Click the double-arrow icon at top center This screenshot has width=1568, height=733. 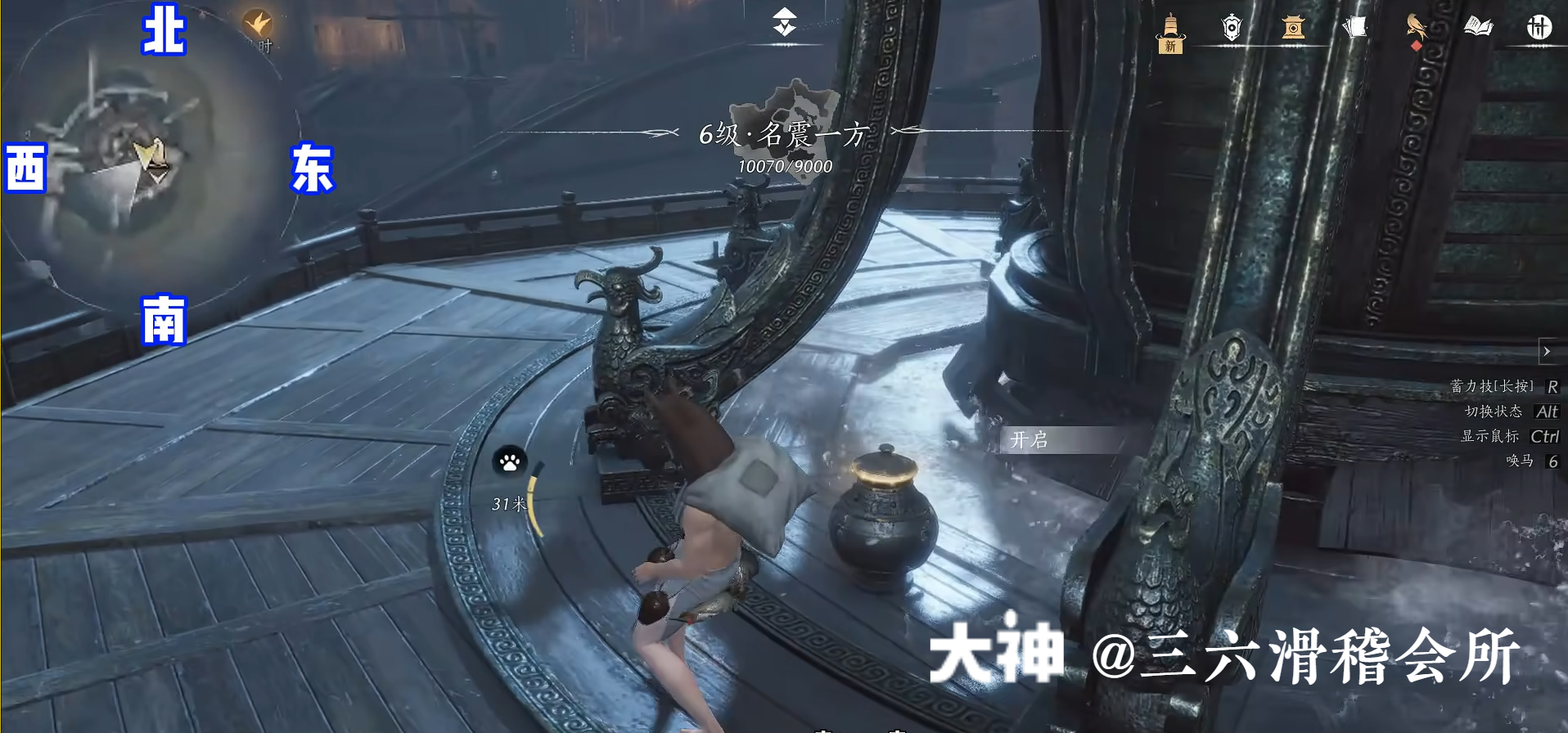[785, 22]
